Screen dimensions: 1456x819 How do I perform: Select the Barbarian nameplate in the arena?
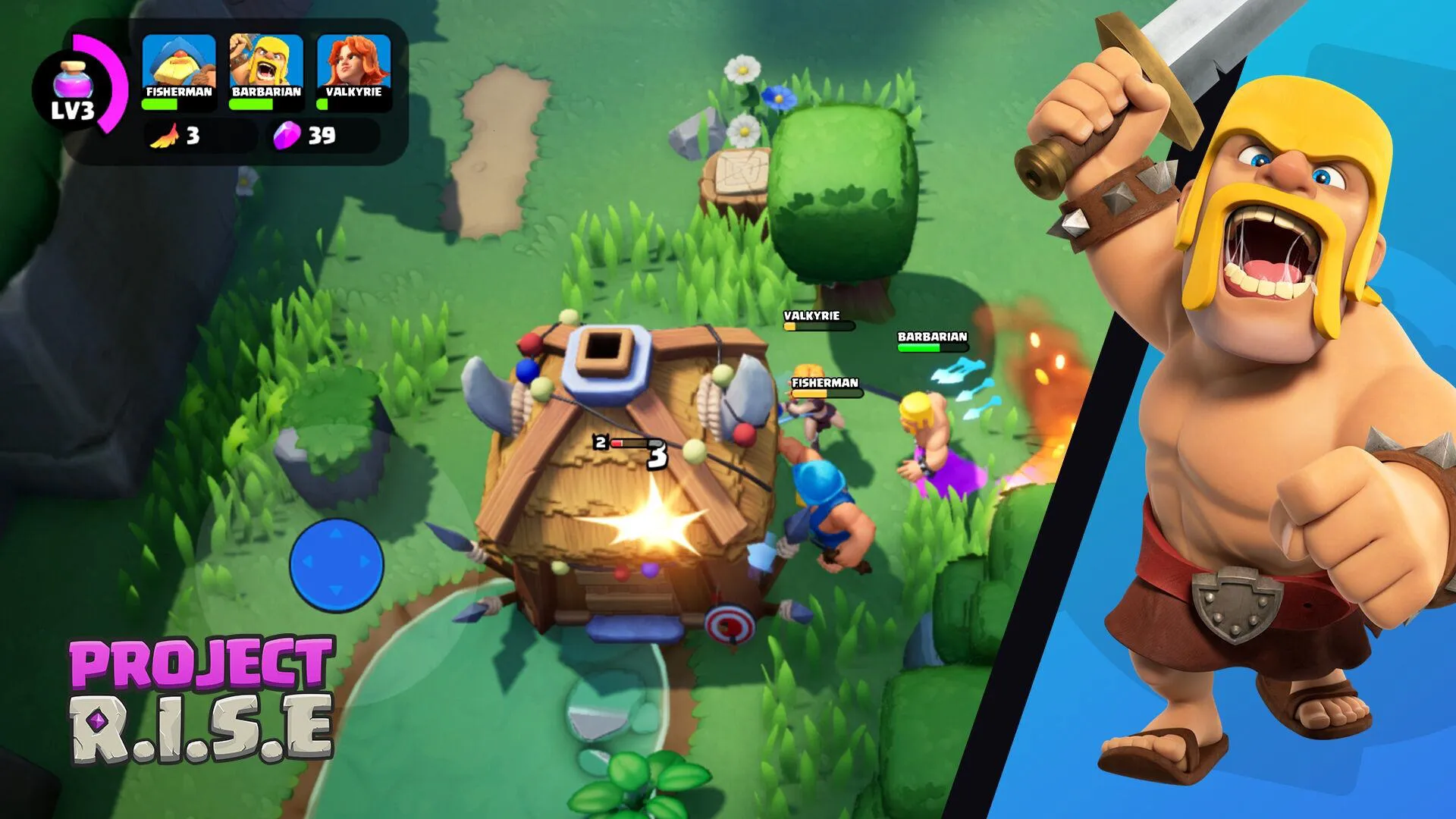point(931,337)
